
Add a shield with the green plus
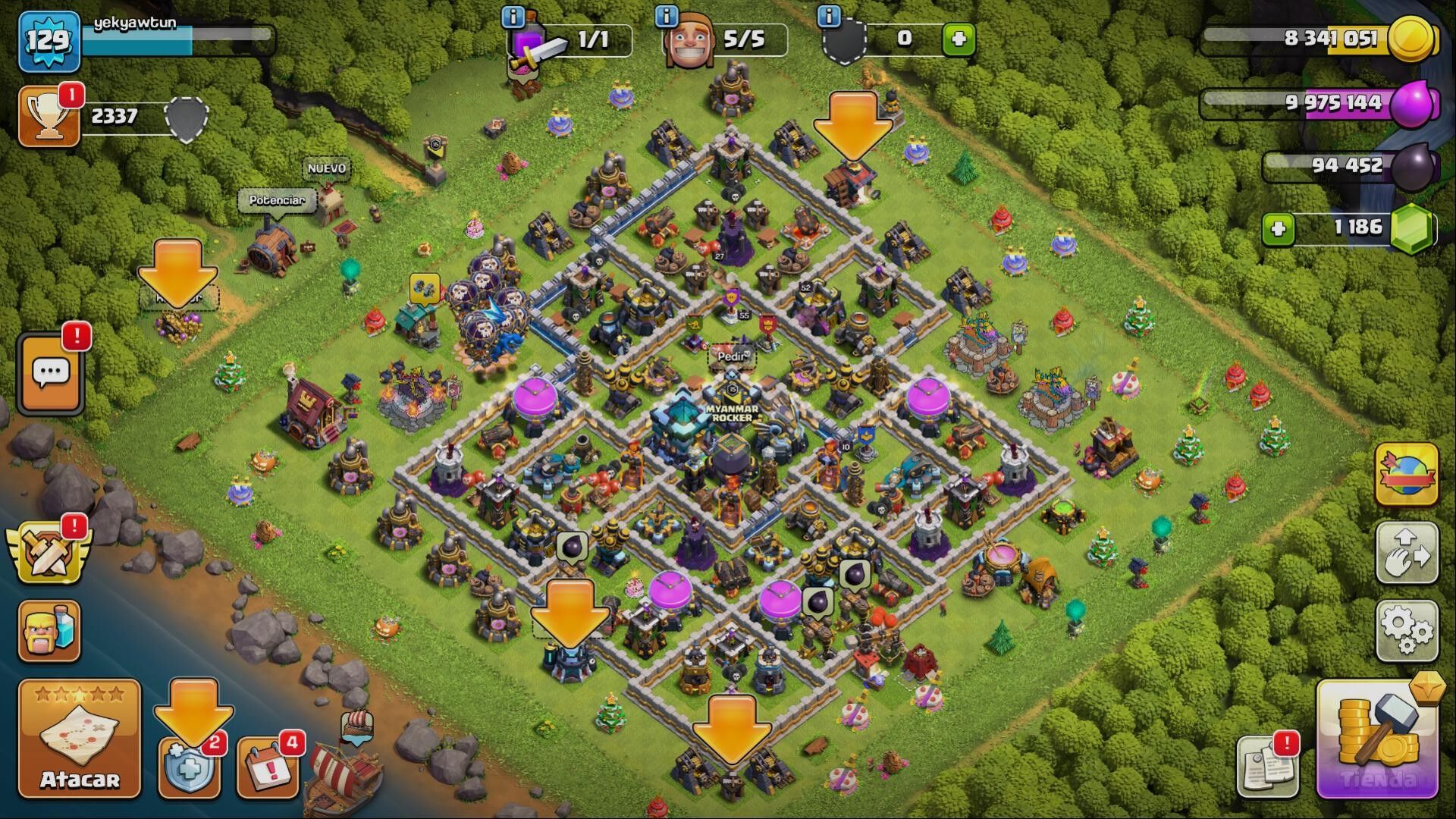click(959, 39)
